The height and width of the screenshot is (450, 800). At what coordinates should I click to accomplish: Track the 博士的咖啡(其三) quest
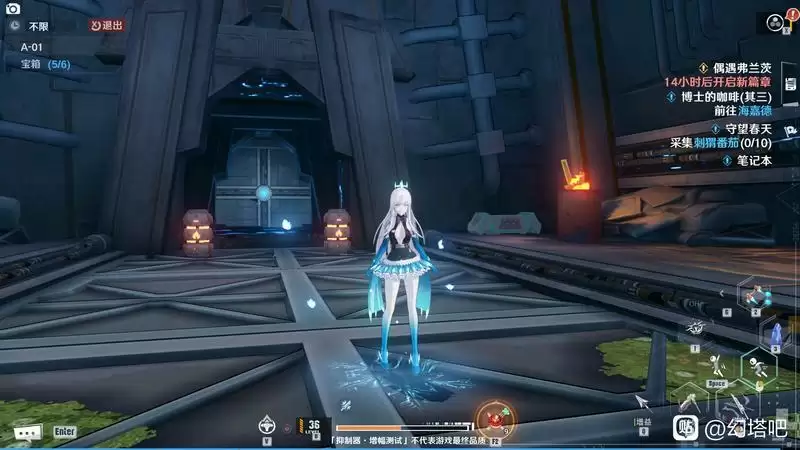pos(739,97)
